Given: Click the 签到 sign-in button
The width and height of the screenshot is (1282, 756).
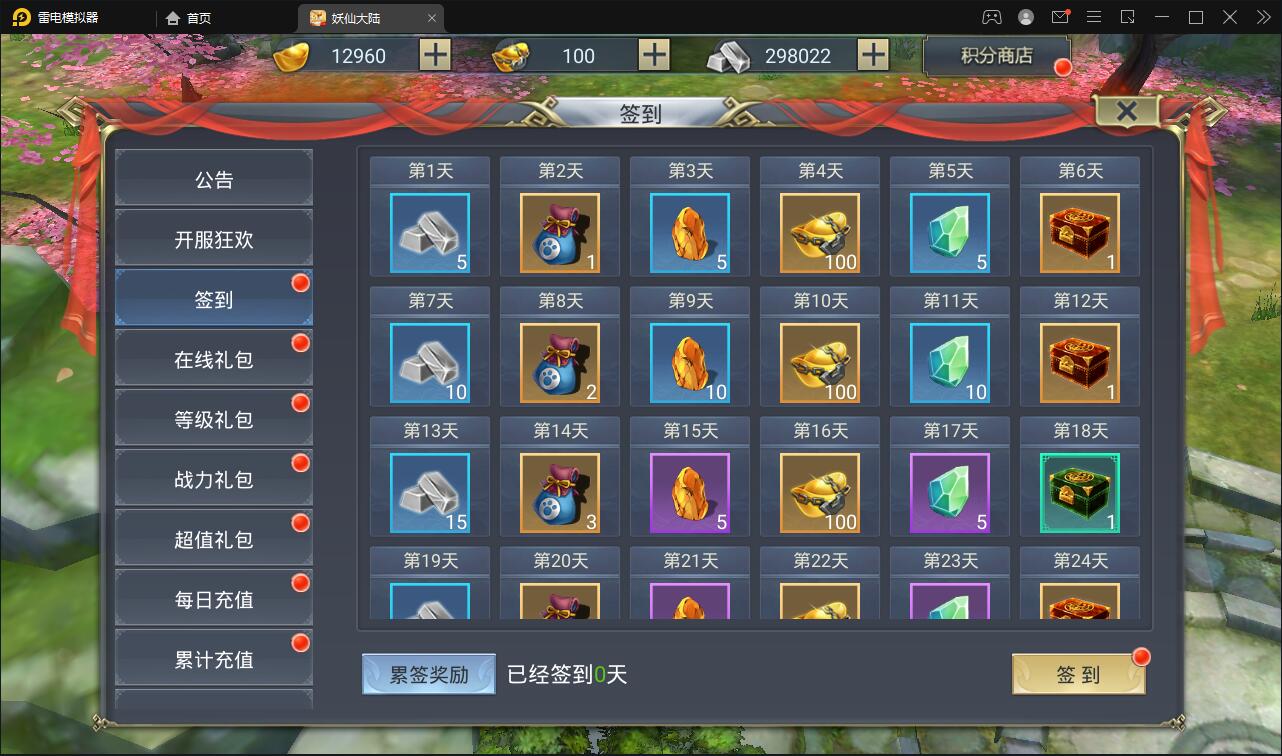Looking at the screenshot, I should 1077,675.
